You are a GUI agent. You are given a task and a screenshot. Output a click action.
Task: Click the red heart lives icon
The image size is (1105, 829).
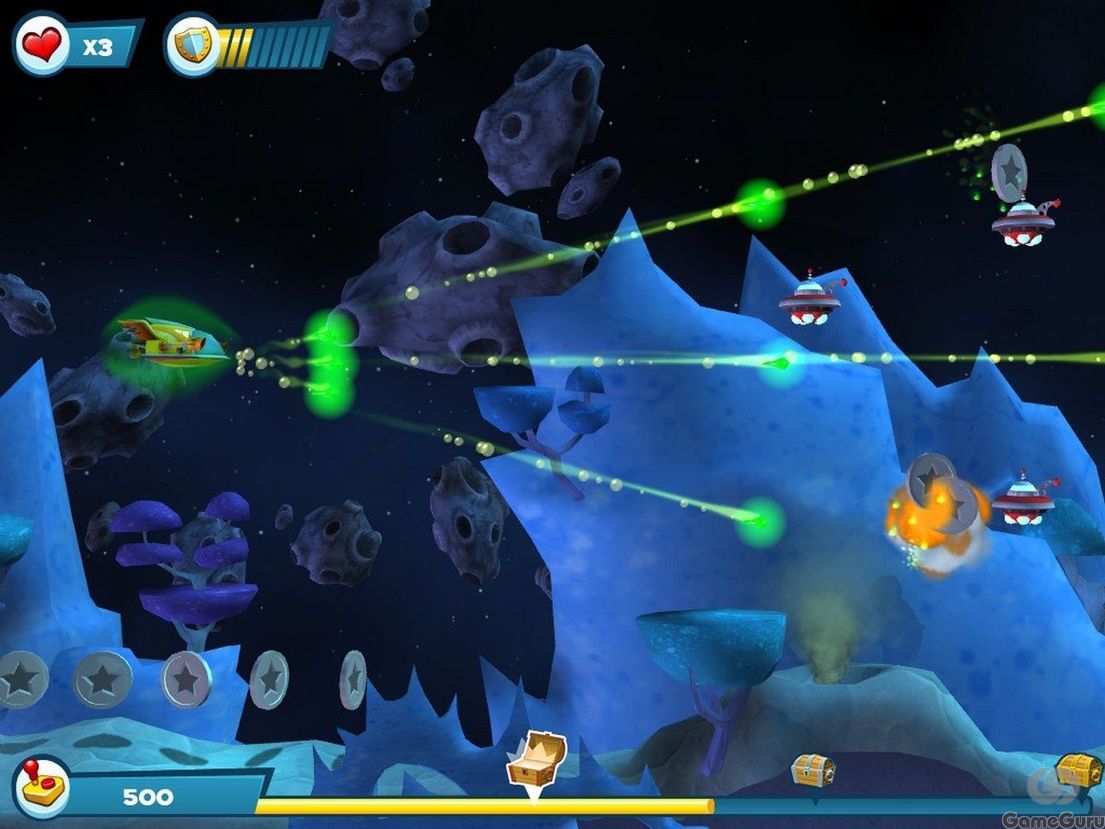pos(42,43)
